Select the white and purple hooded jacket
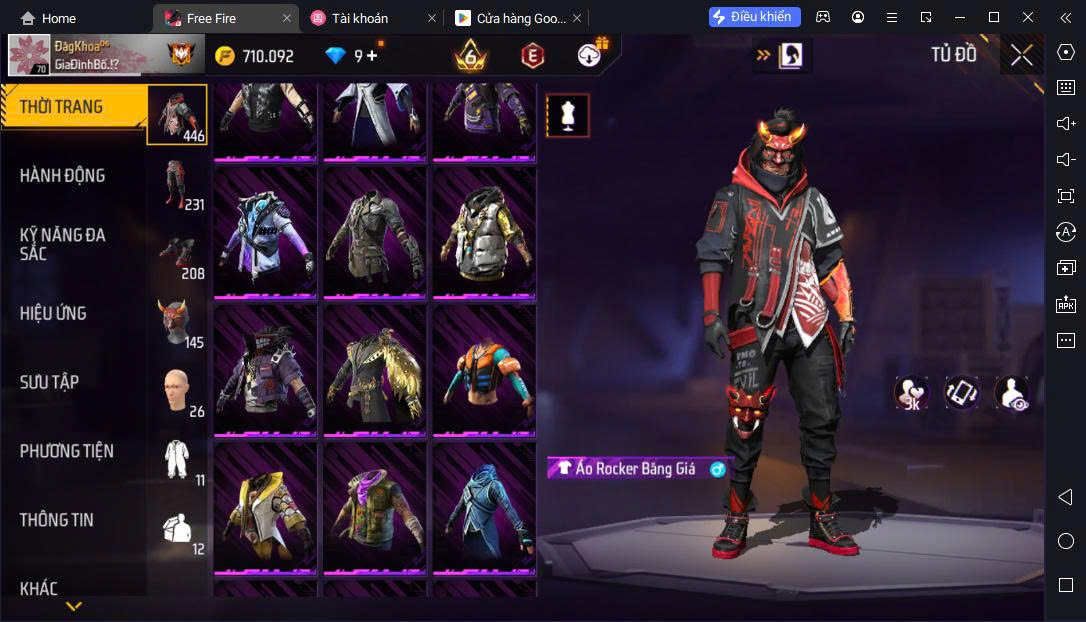 265,233
